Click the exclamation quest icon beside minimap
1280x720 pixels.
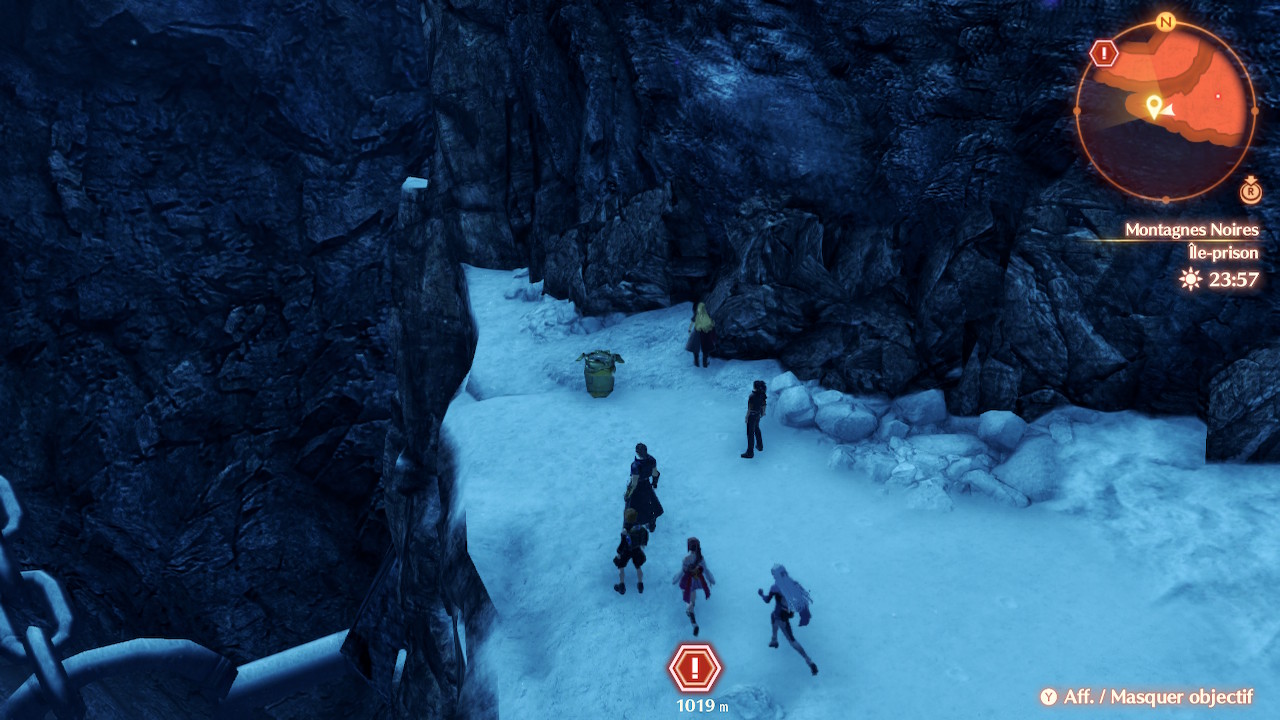tap(1104, 53)
